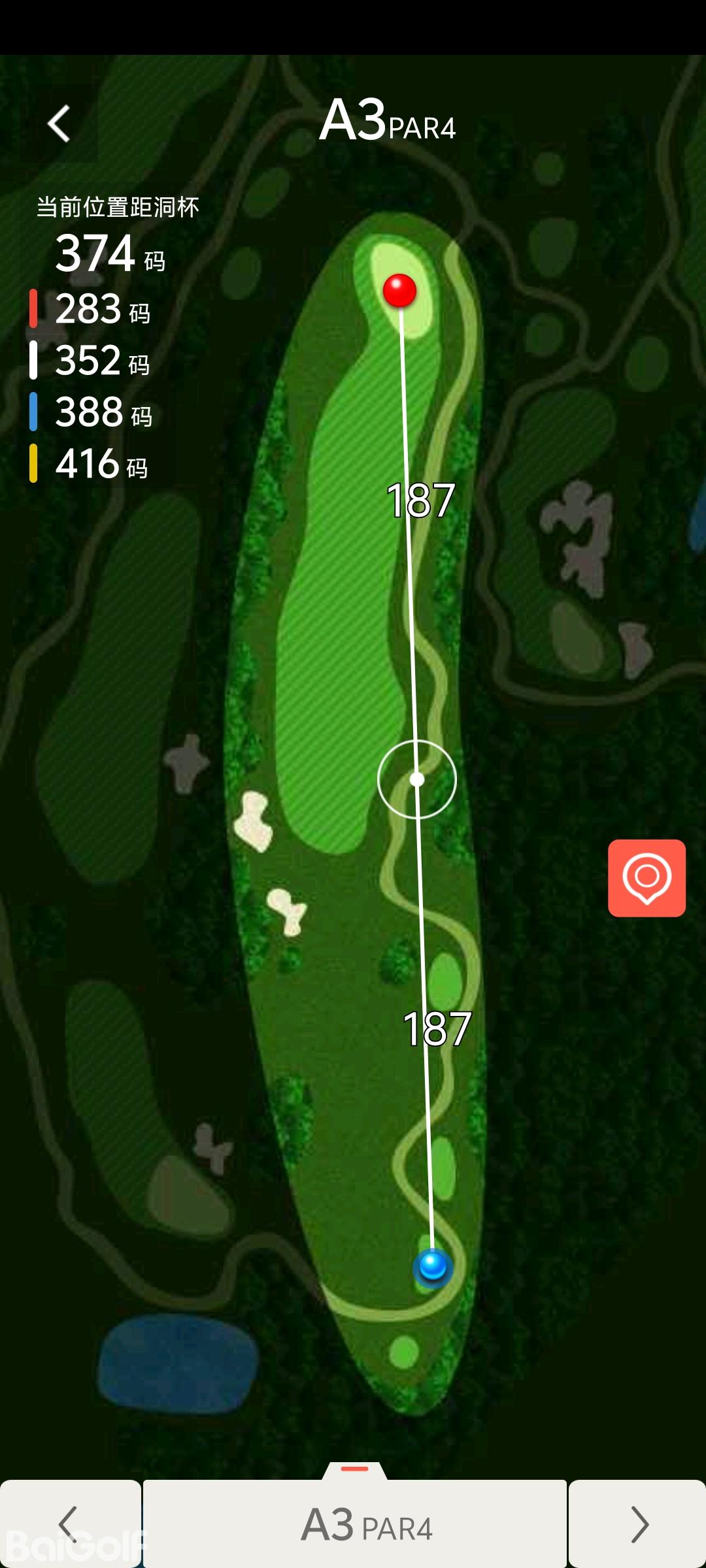Go back using the top-left arrow
This screenshot has width=706, height=1568.
coord(59,123)
